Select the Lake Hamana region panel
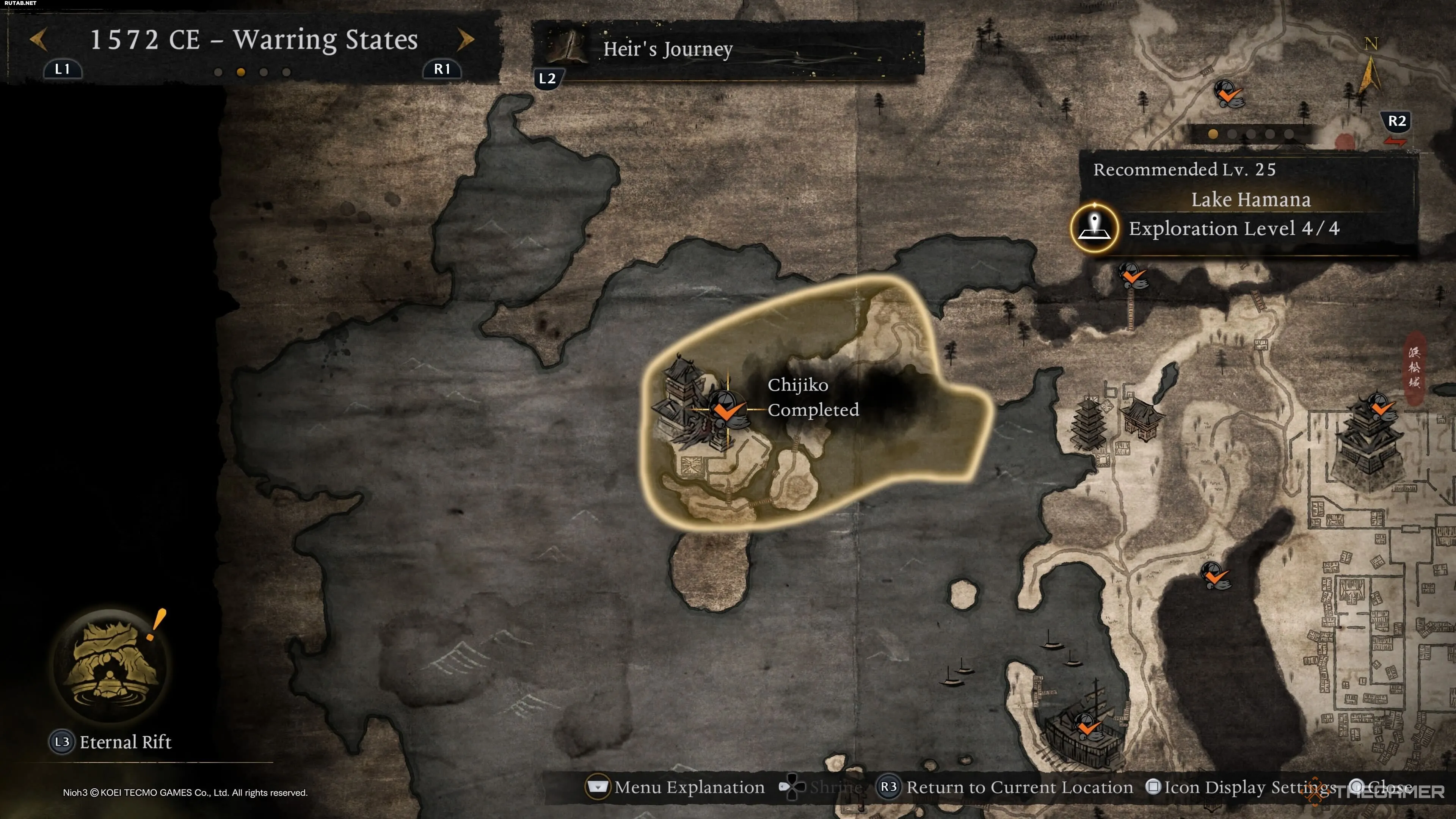1456x819 pixels. (x=1249, y=200)
